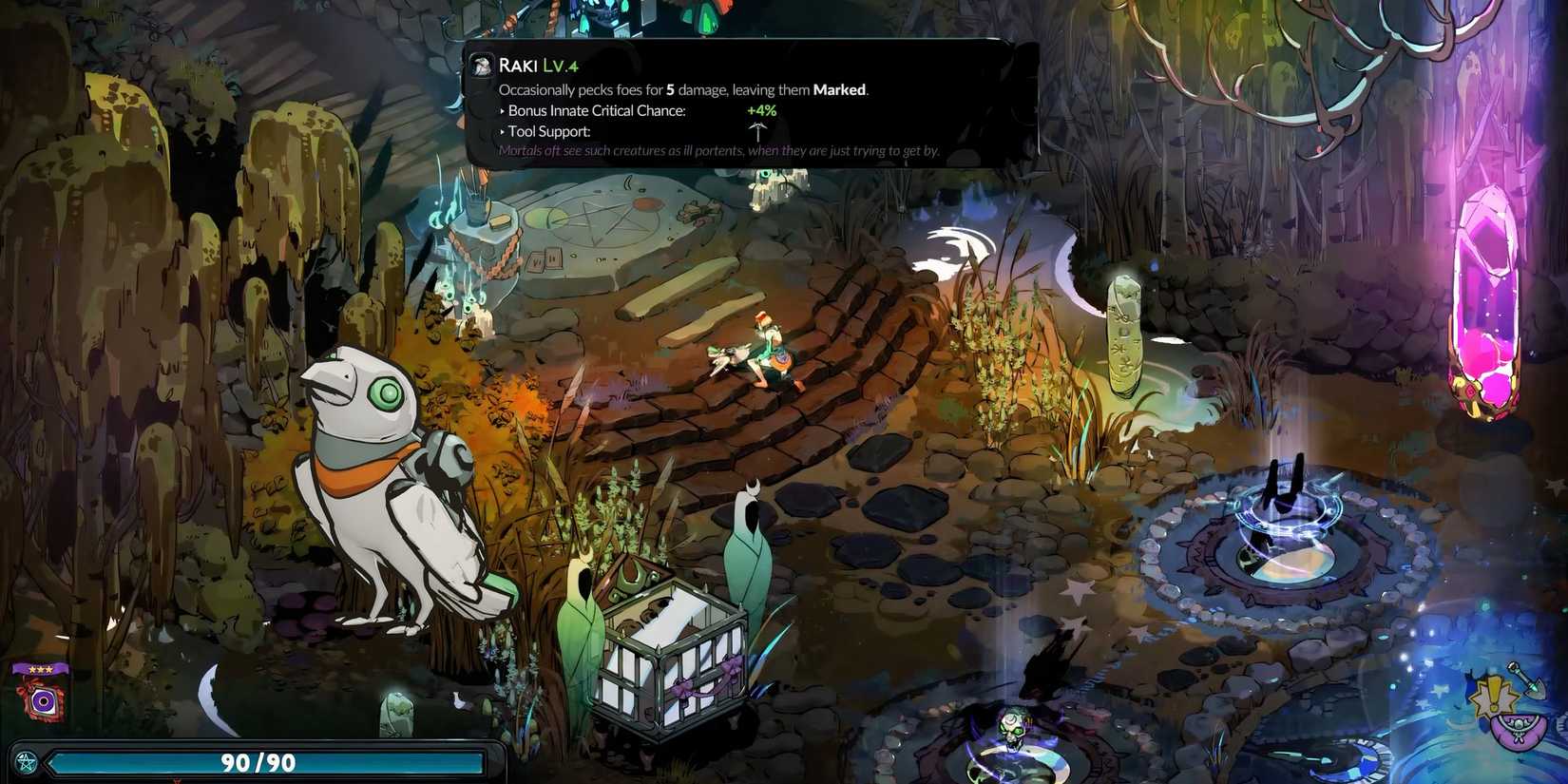This screenshot has width=1568, height=784.
Task: Open the Moon tarot keepsake card
Action: [42, 701]
